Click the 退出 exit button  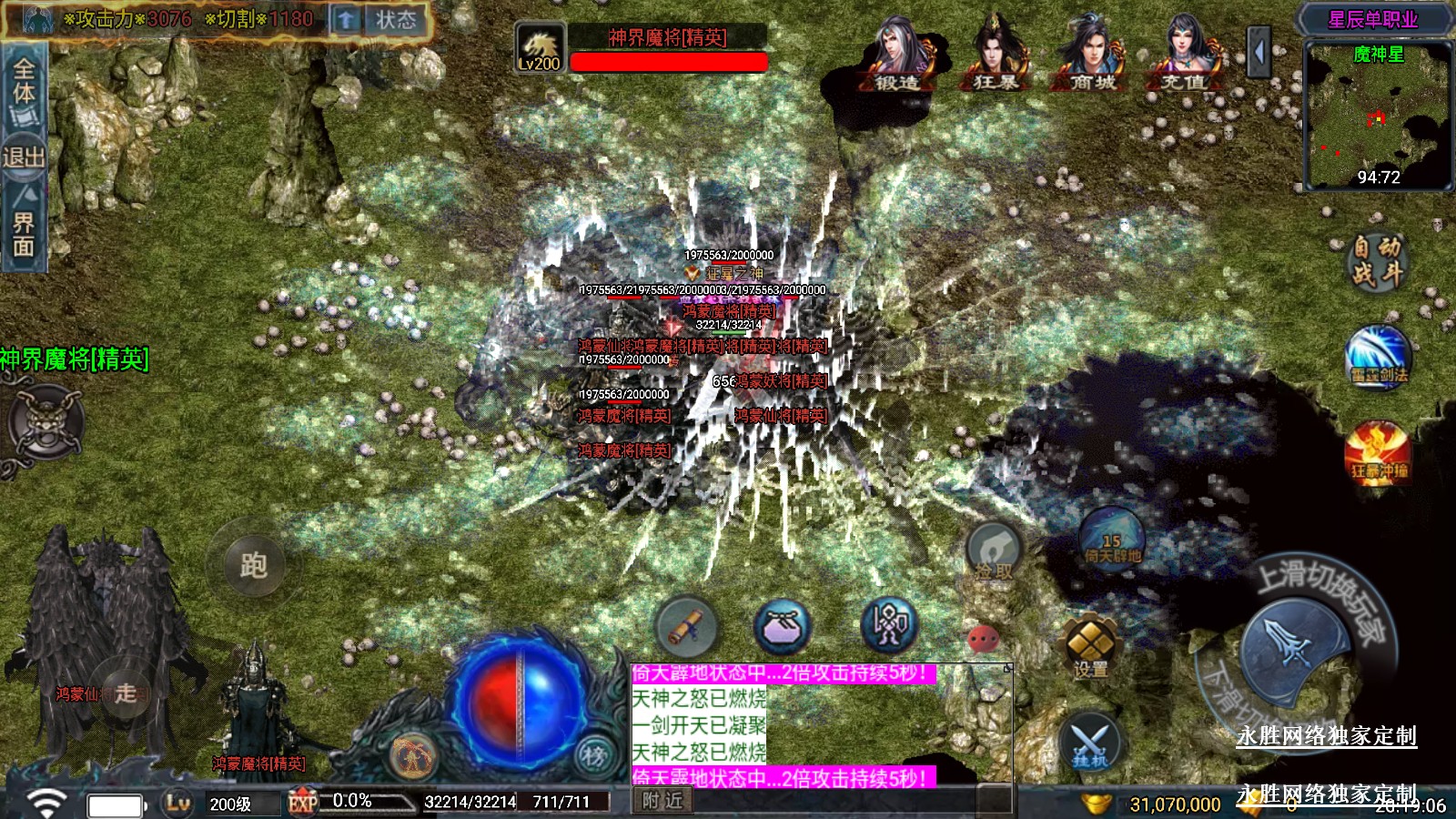point(24,157)
